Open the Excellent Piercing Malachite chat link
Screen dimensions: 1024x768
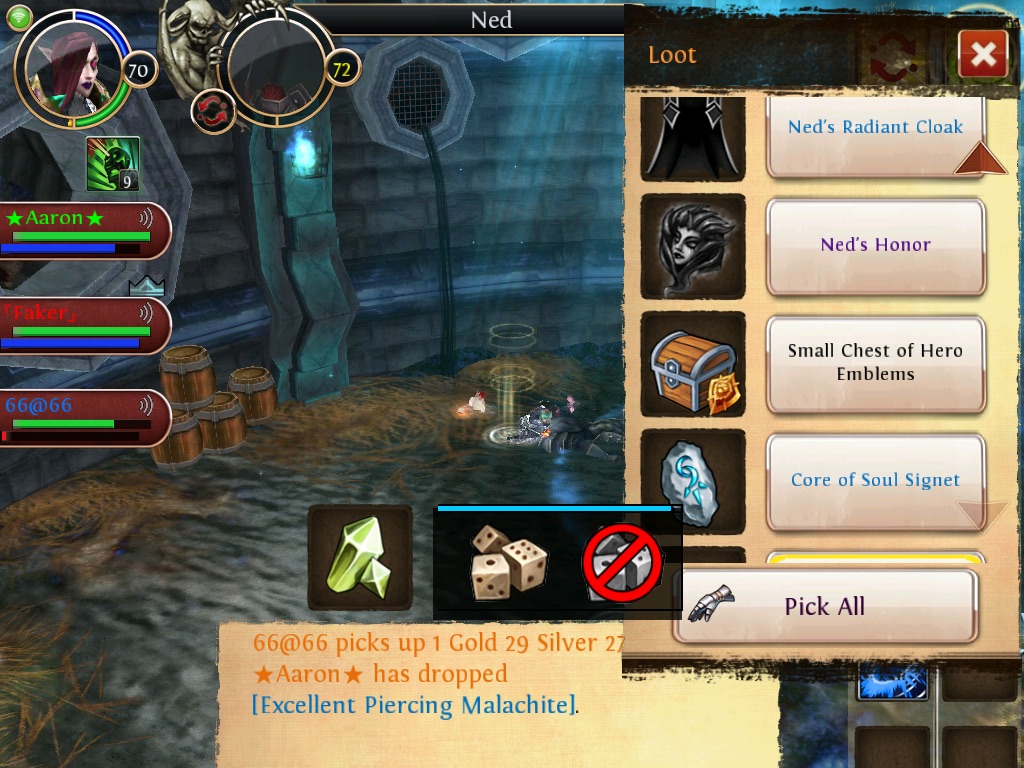point(414,705)
